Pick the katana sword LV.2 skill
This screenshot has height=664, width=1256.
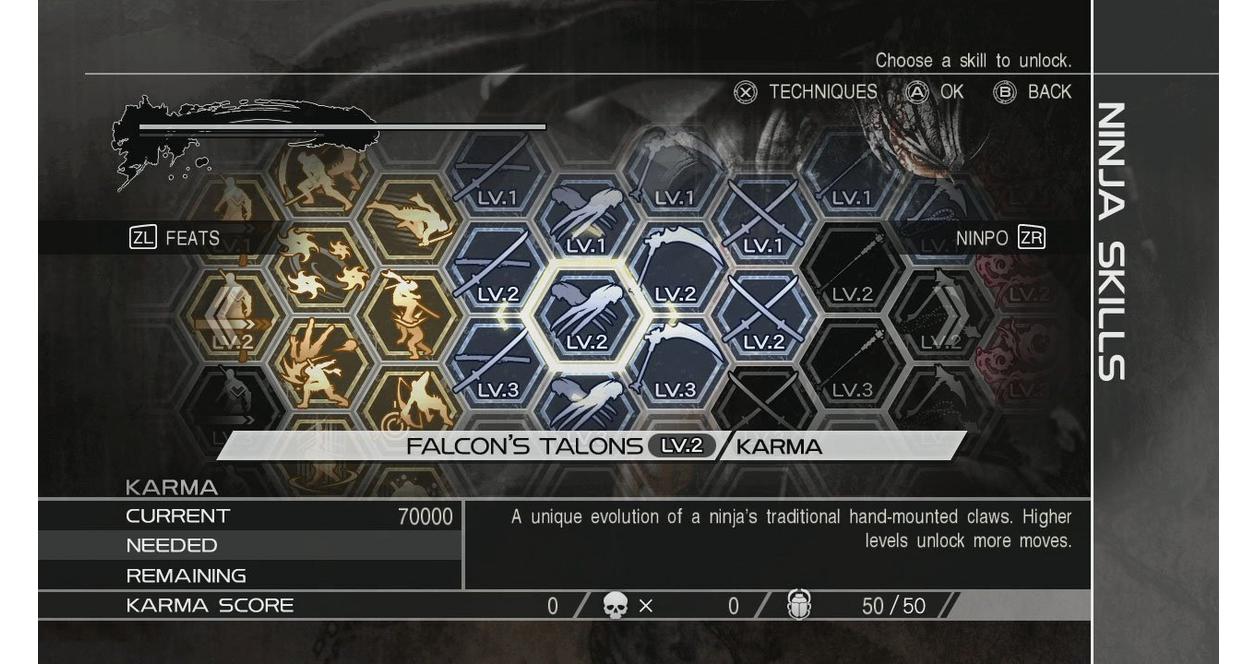click(497, 269)
